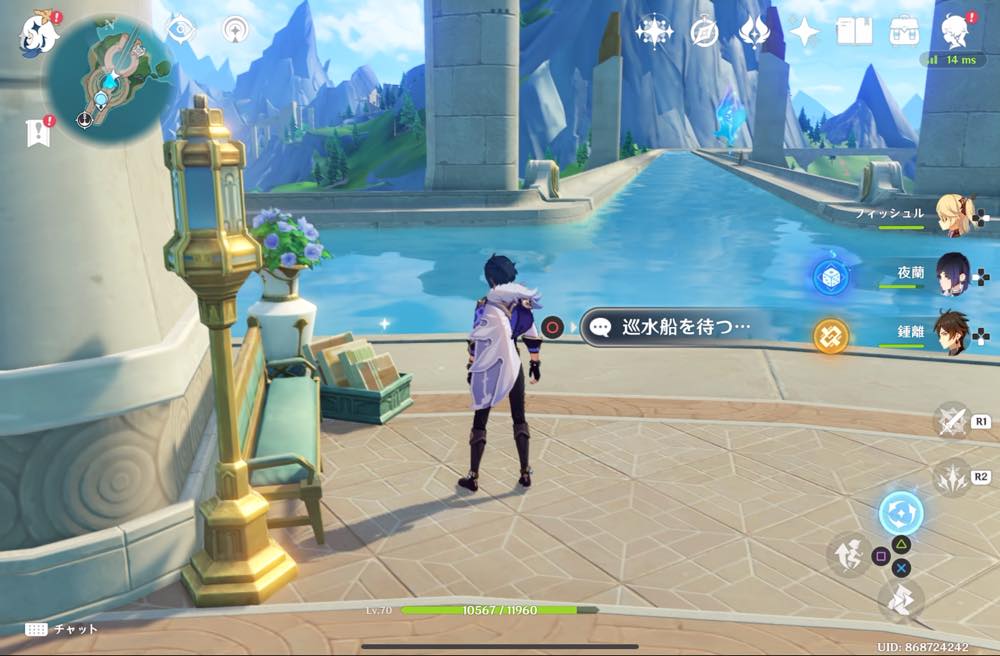1000x656 pixels.
Task: Open the チャット chat box
Action: tap(62, 629)
